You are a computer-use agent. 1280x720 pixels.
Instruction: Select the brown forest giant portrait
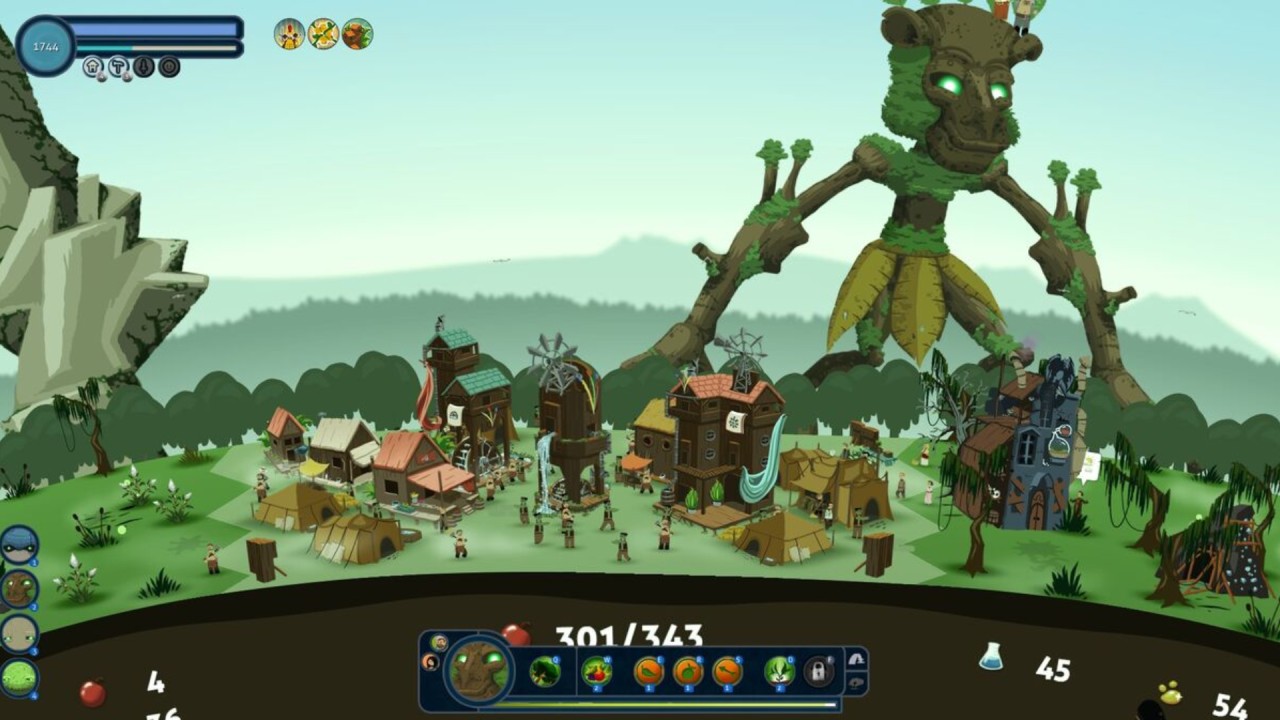(x=19, y=590)
